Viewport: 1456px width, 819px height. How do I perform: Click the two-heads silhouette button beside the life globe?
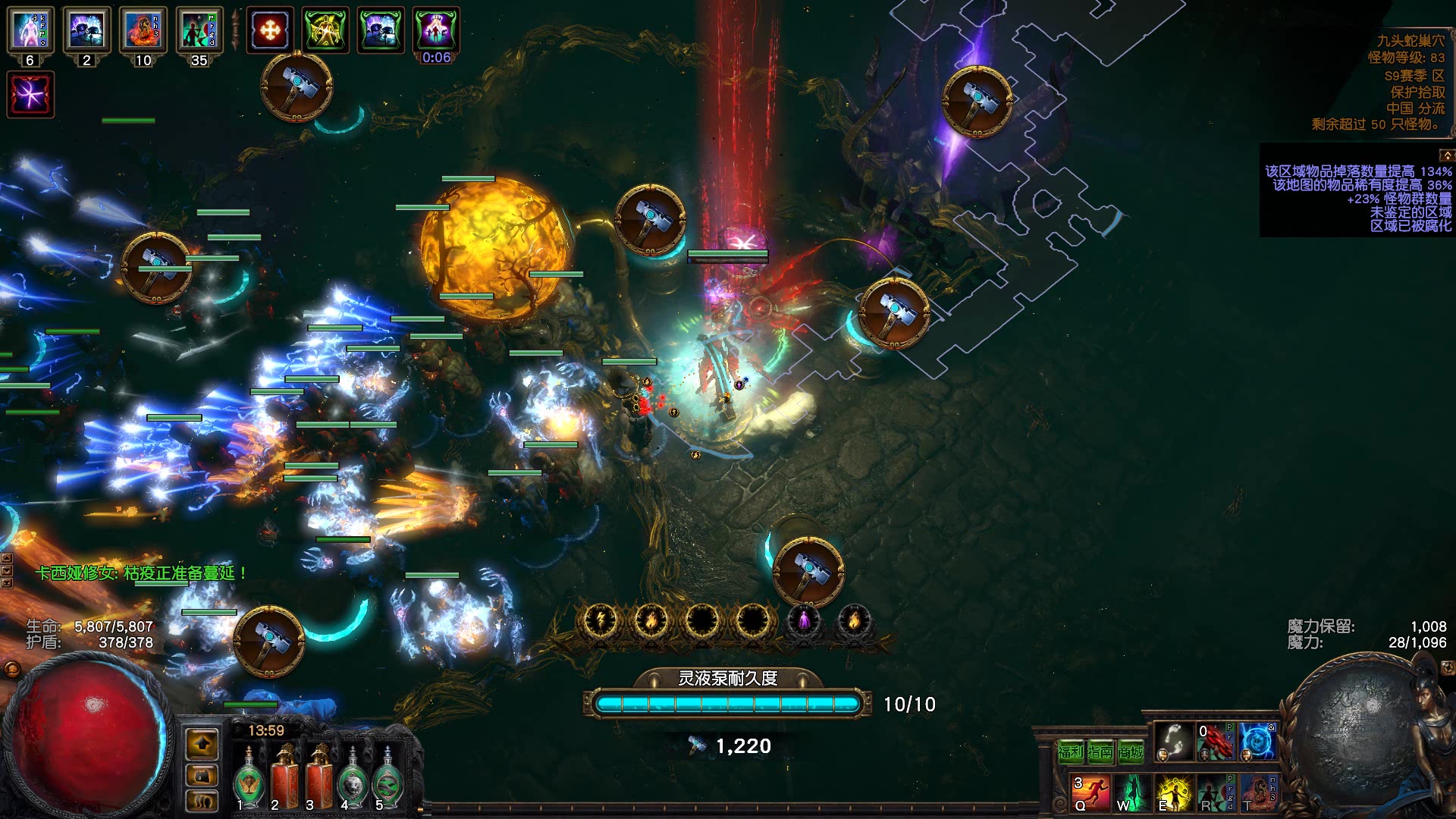(202, 801)
